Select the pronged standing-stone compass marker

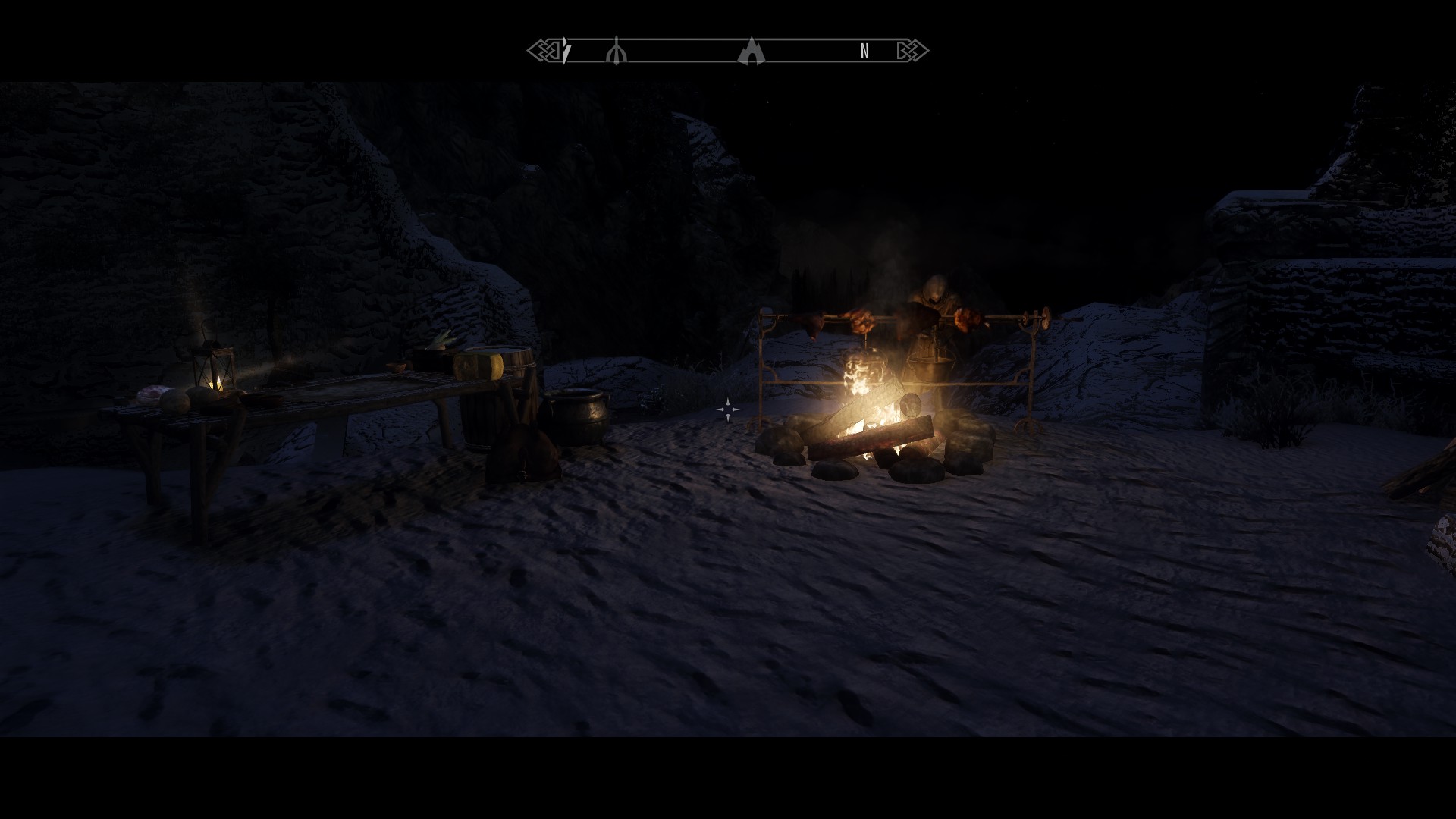(617, 52)
